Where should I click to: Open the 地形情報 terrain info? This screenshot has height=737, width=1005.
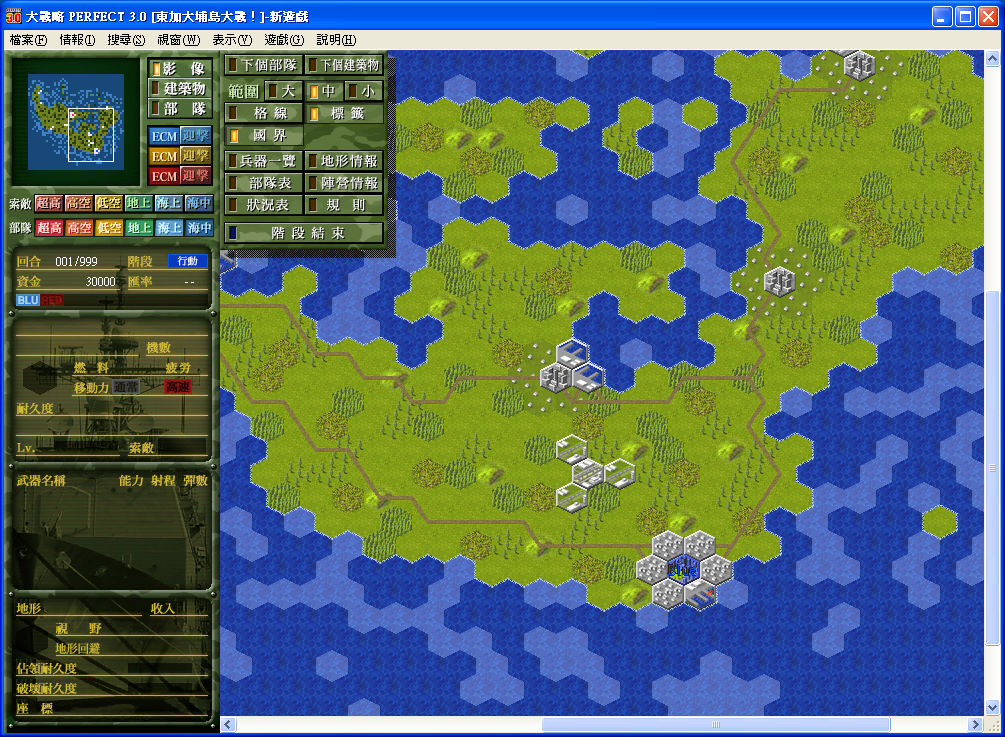pyautogui.click(x=344, y=160)
